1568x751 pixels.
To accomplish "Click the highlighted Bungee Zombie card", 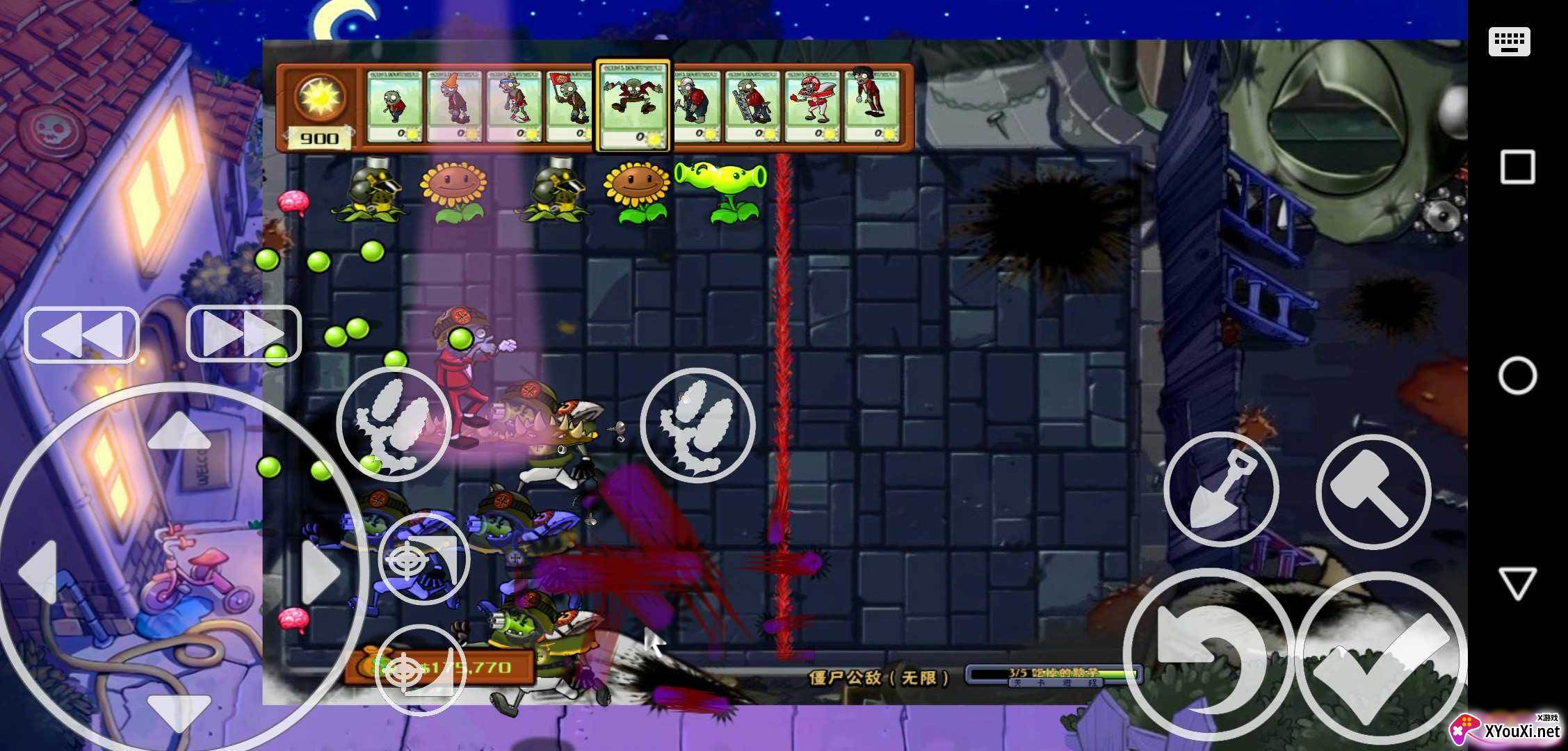I will click(x=632, y=104).
